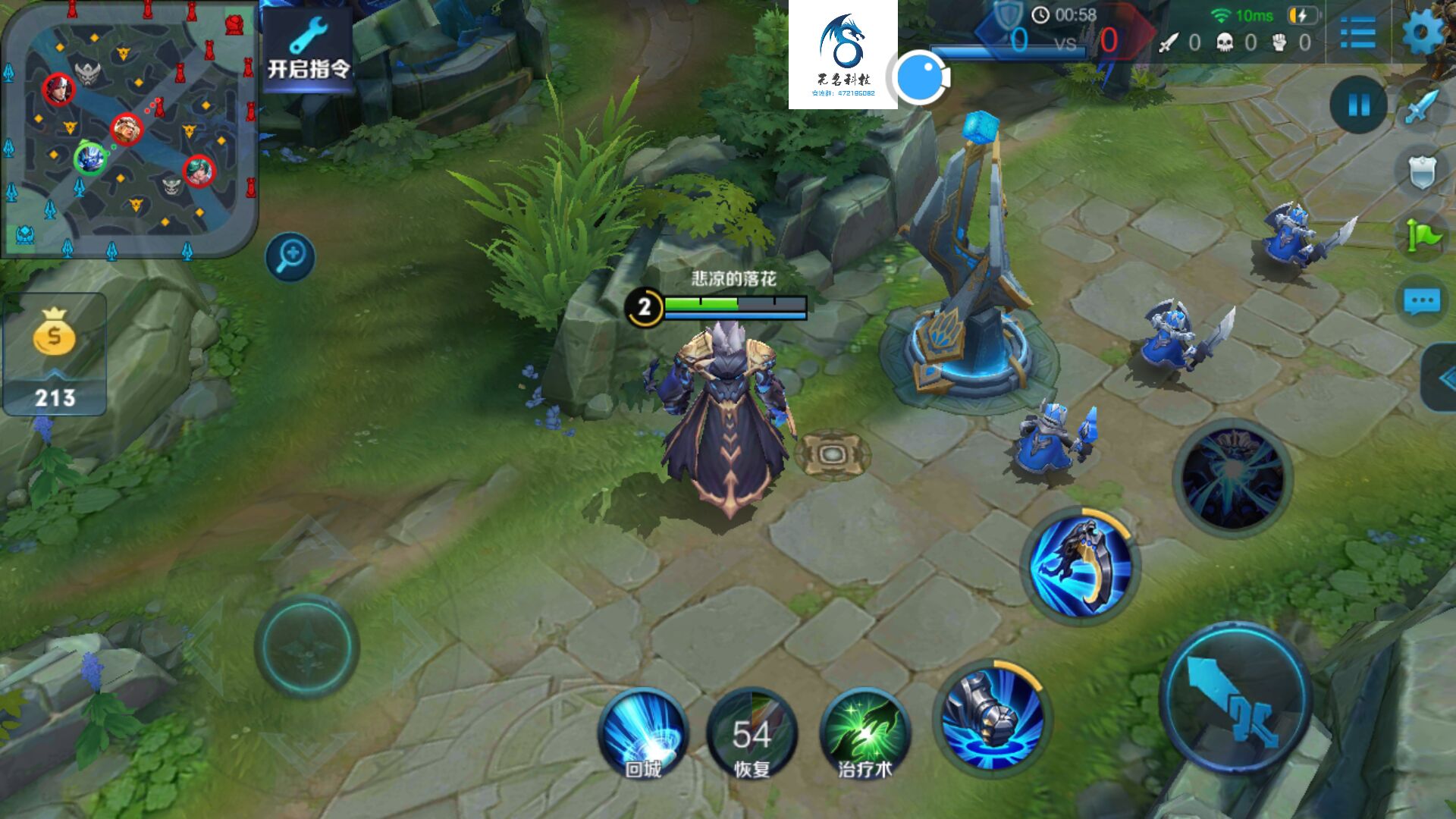The width and height of the screenshot is (1456, 819).
Task: Use the 回城 recall ability
Action: tap(643, 733)
